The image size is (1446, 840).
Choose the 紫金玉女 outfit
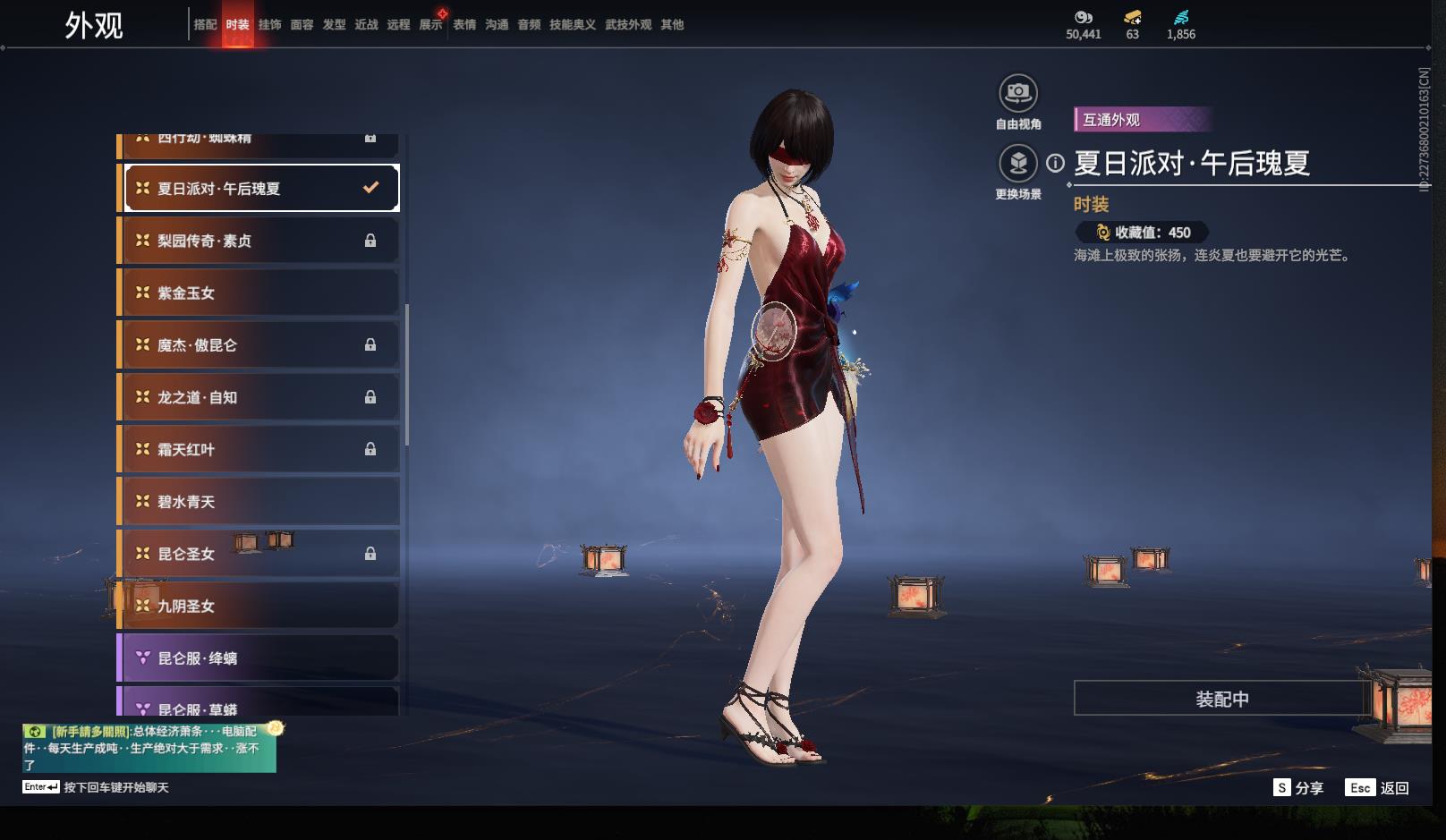coord(259,293)
